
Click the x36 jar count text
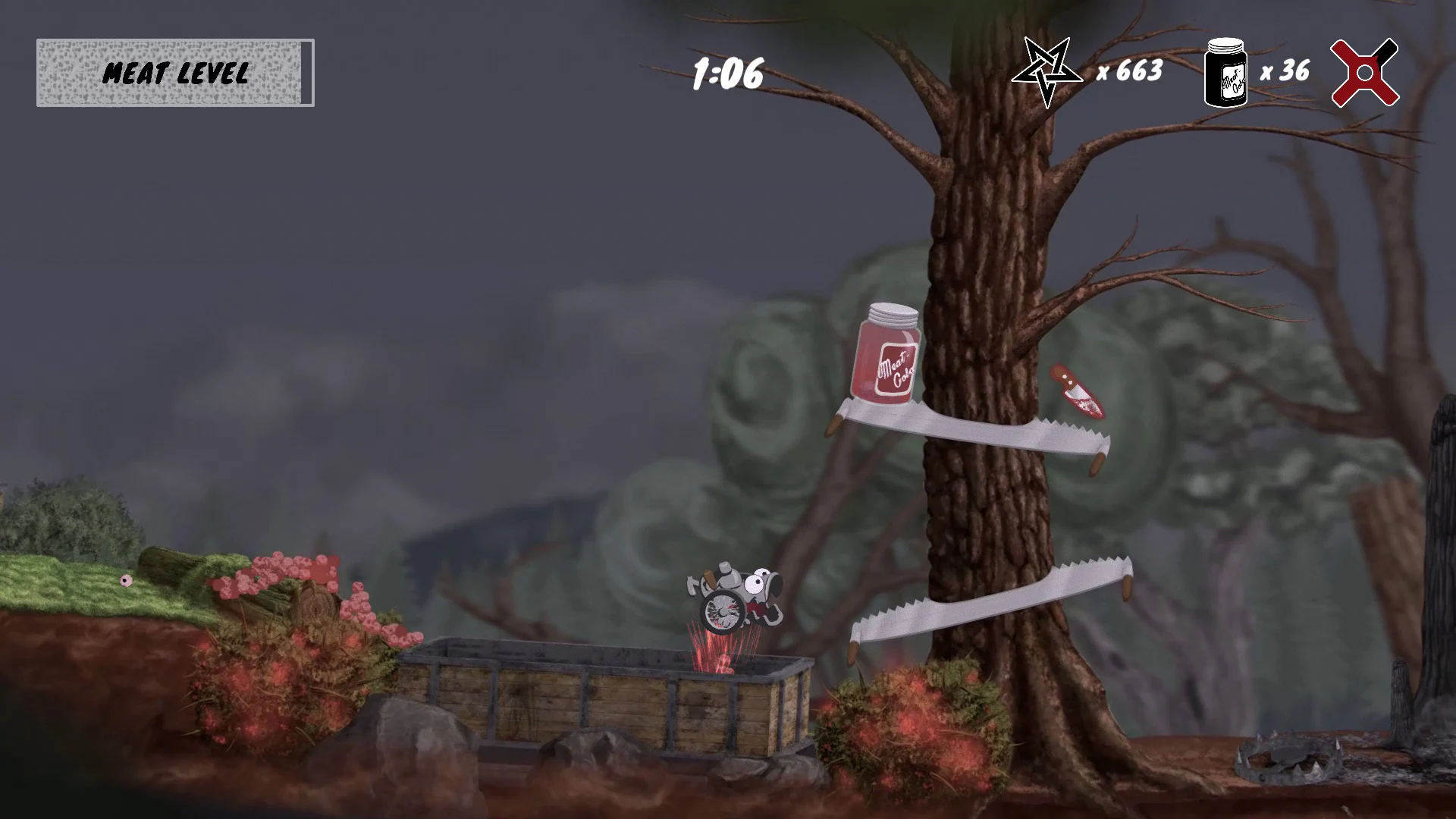coord(1285,71)
